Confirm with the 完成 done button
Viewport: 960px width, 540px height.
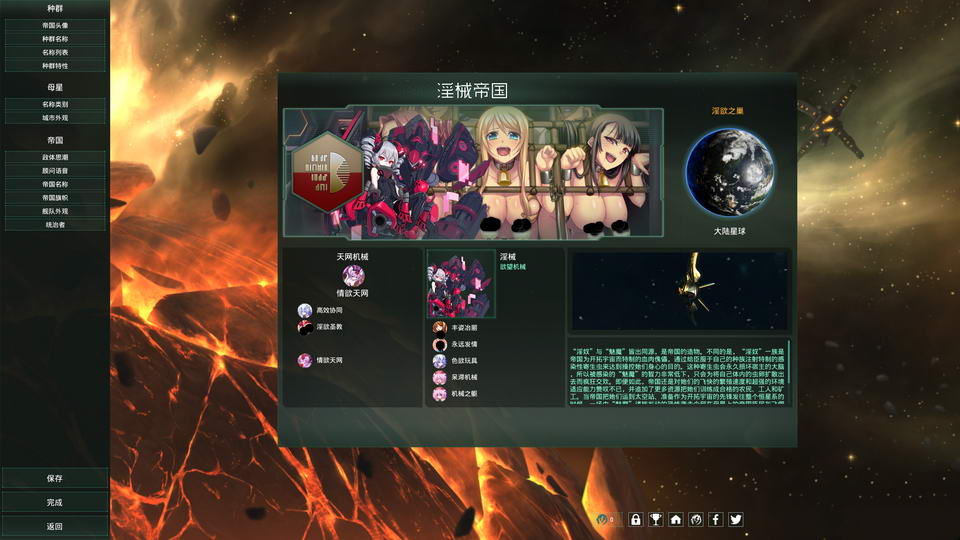click(55, 502)
